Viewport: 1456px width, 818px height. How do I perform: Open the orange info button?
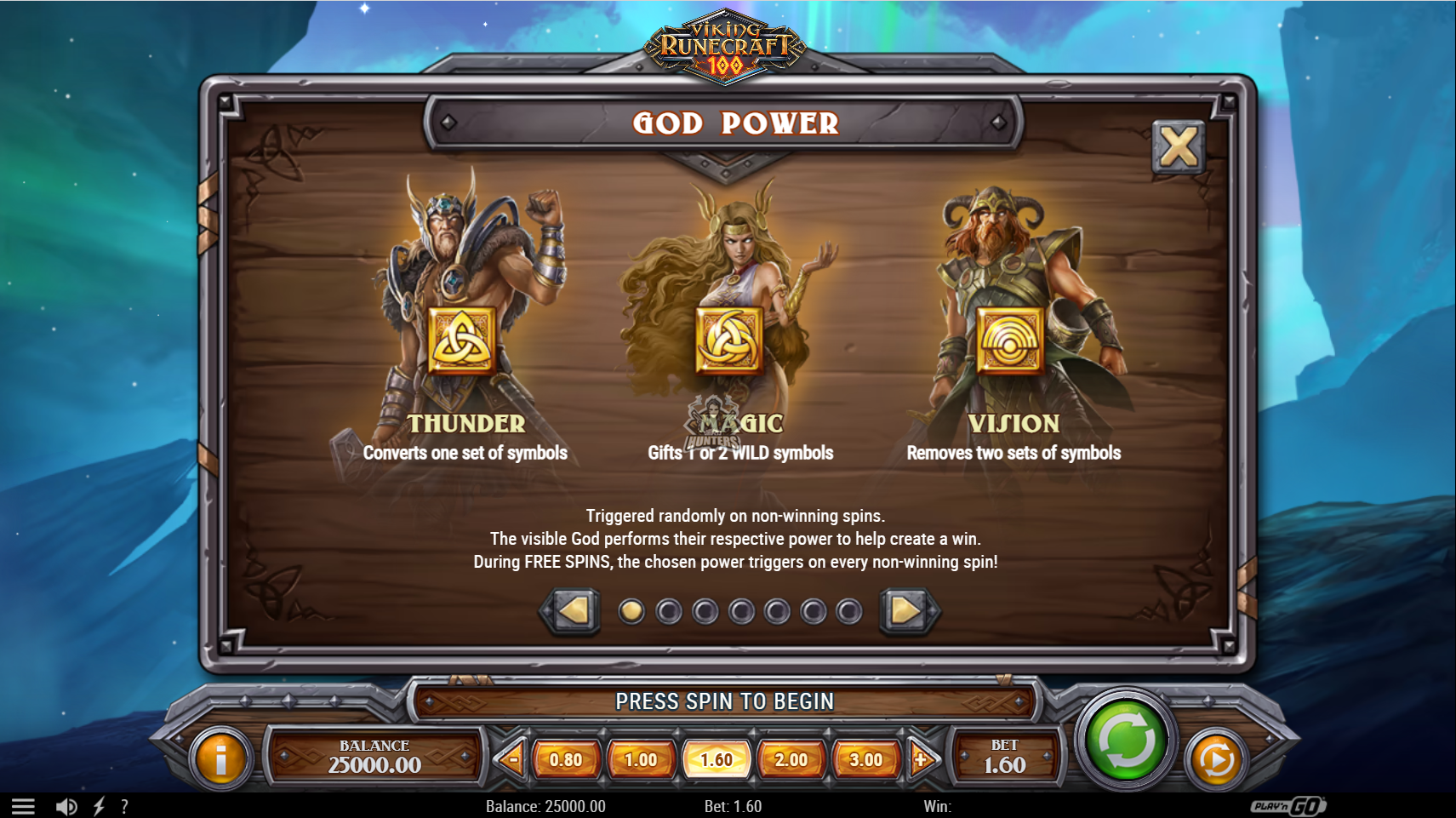(220, 758)
